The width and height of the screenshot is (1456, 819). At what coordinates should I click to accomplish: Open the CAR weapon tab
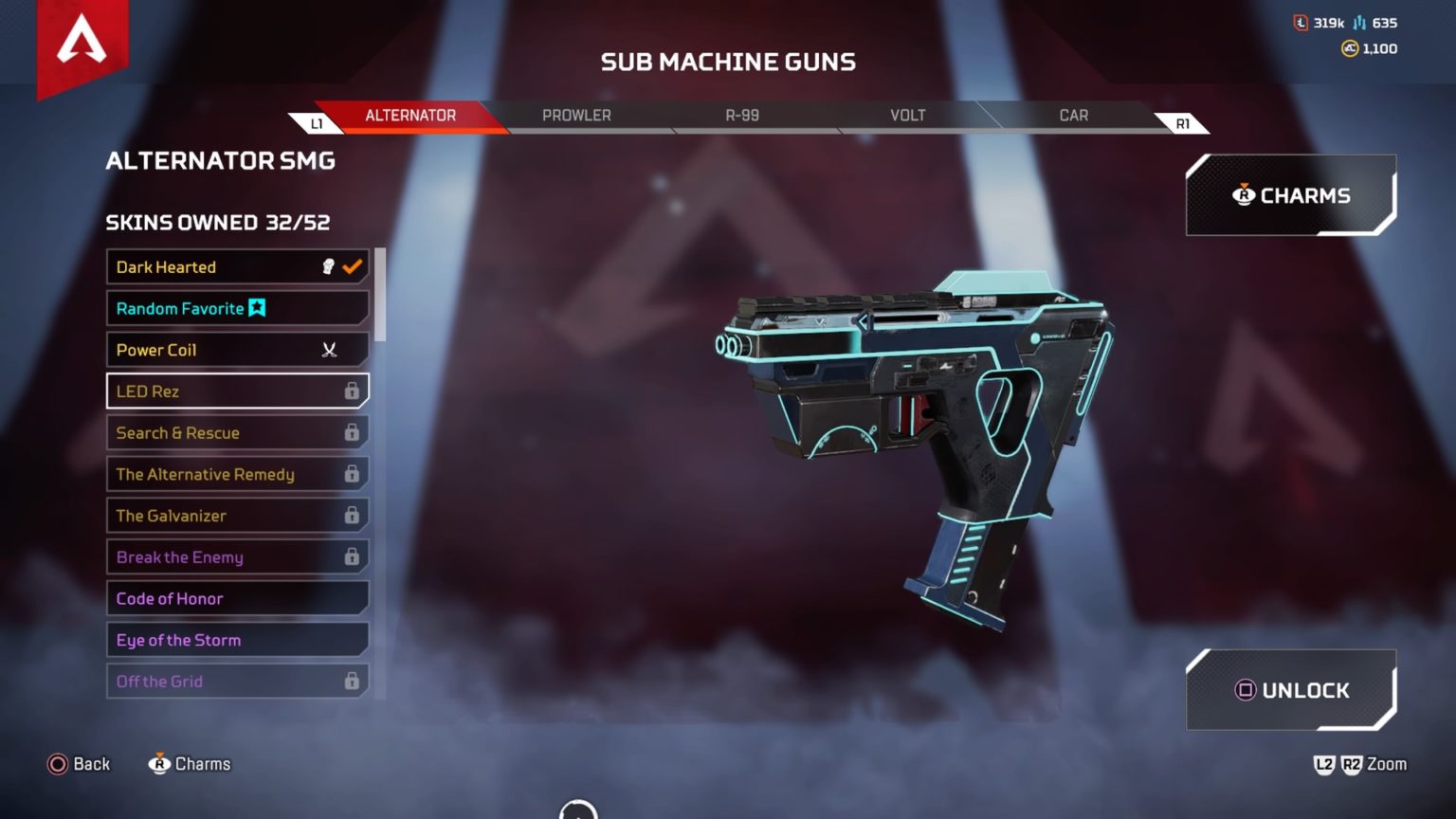(1073, 115)
